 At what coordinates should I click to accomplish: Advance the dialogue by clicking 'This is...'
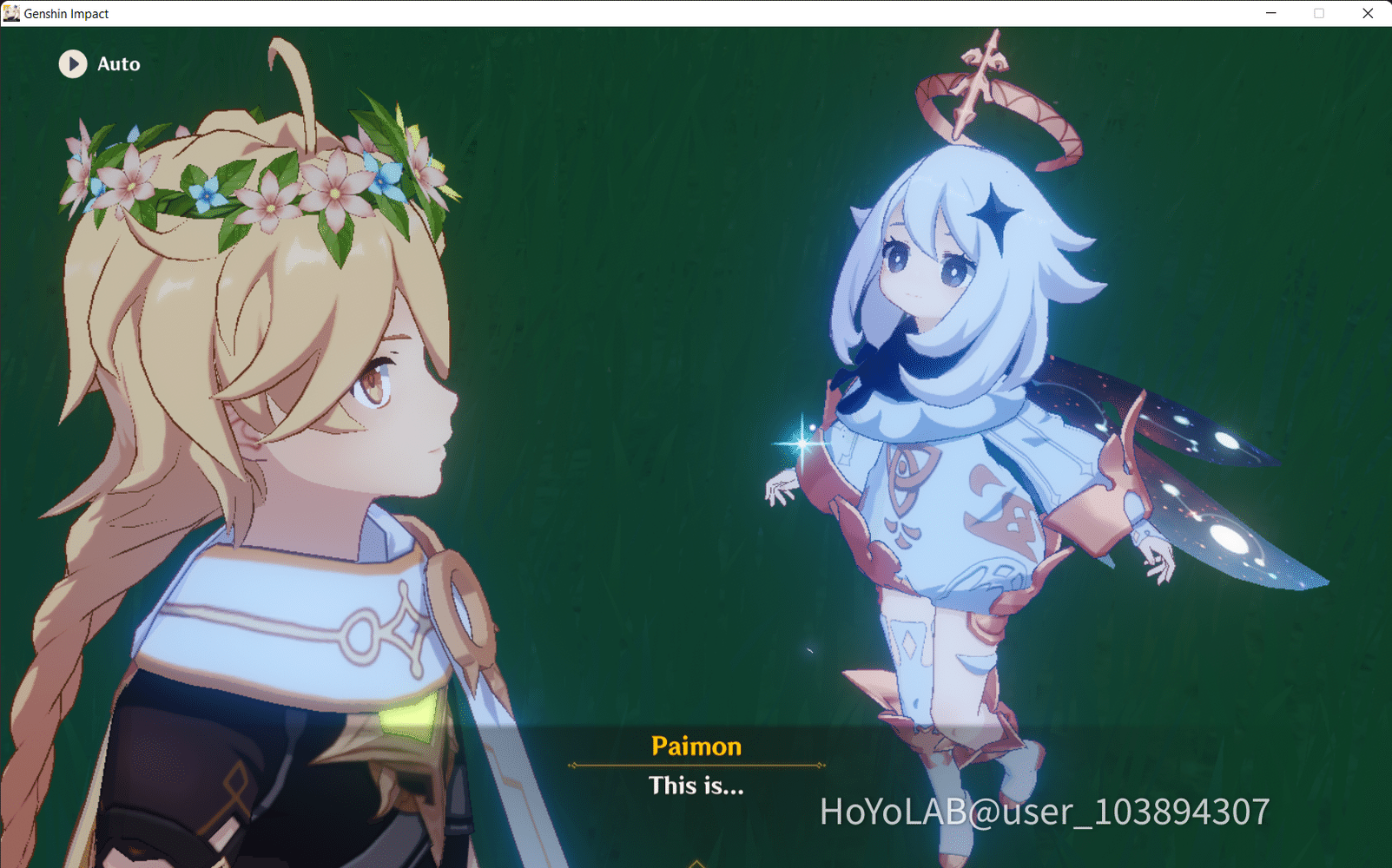[x=696, y=788]
